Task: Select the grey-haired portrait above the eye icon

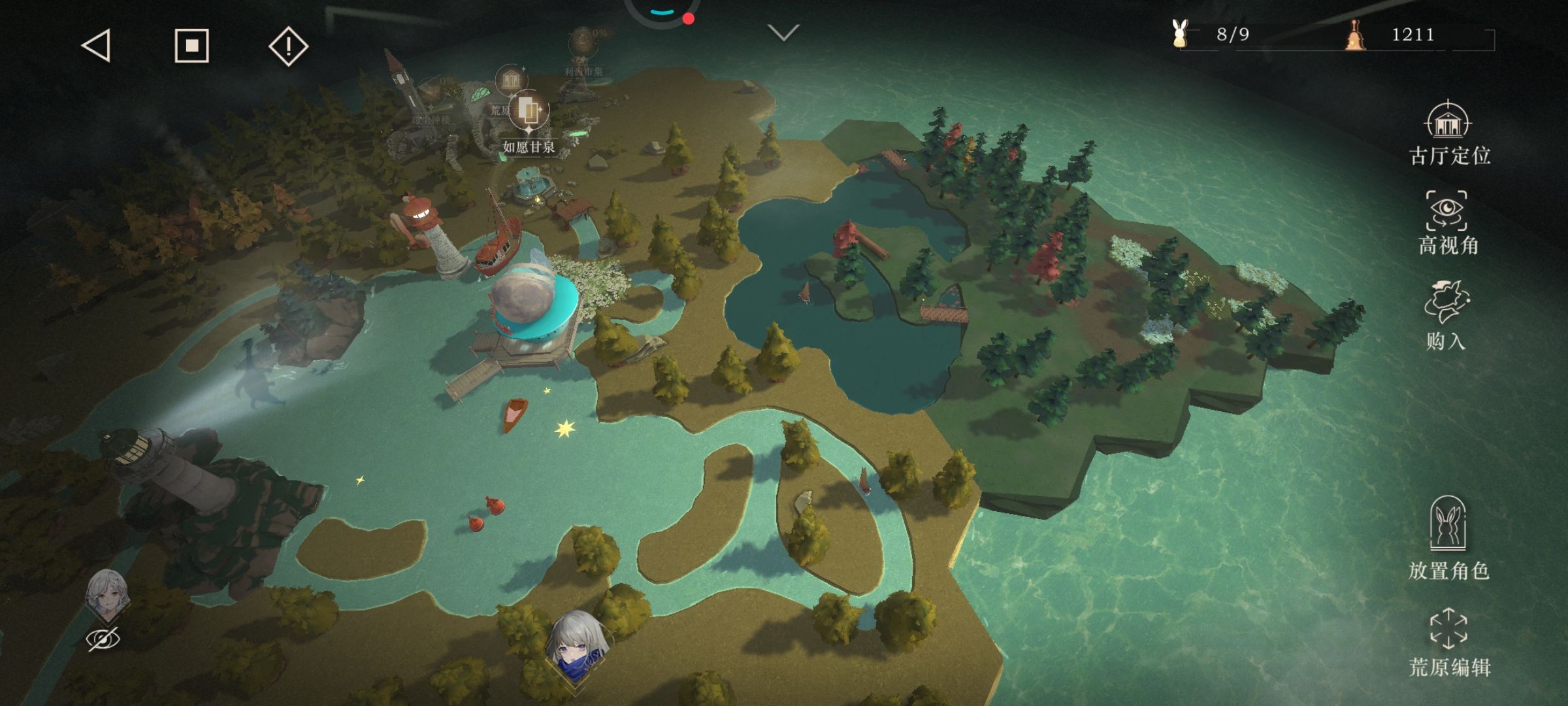Action: pos(106,594)
